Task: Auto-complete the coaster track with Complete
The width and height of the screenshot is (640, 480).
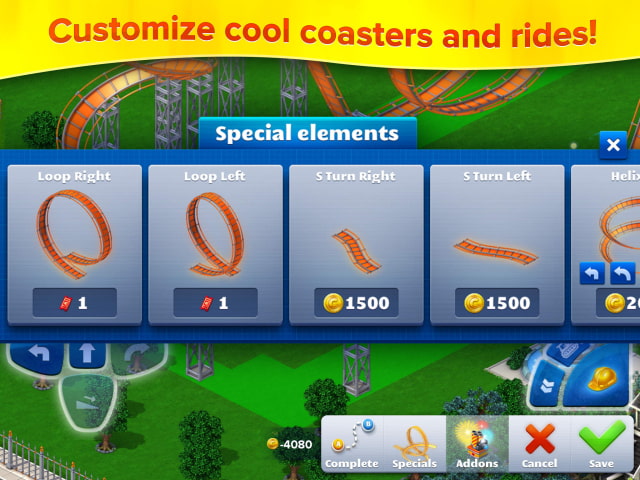Action: pos(351,445)
